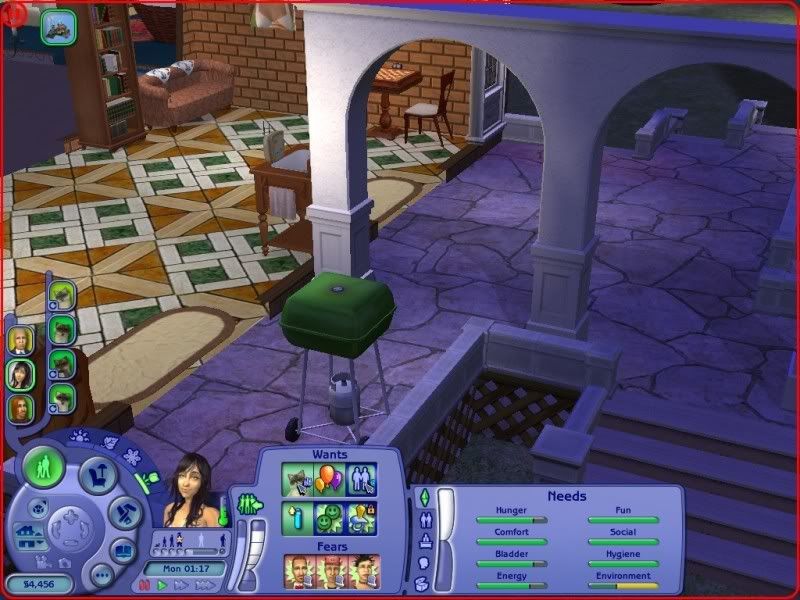Select the dark-haired woman's household portrait
Screen dimensions: 800x600
tap(21, 374)
